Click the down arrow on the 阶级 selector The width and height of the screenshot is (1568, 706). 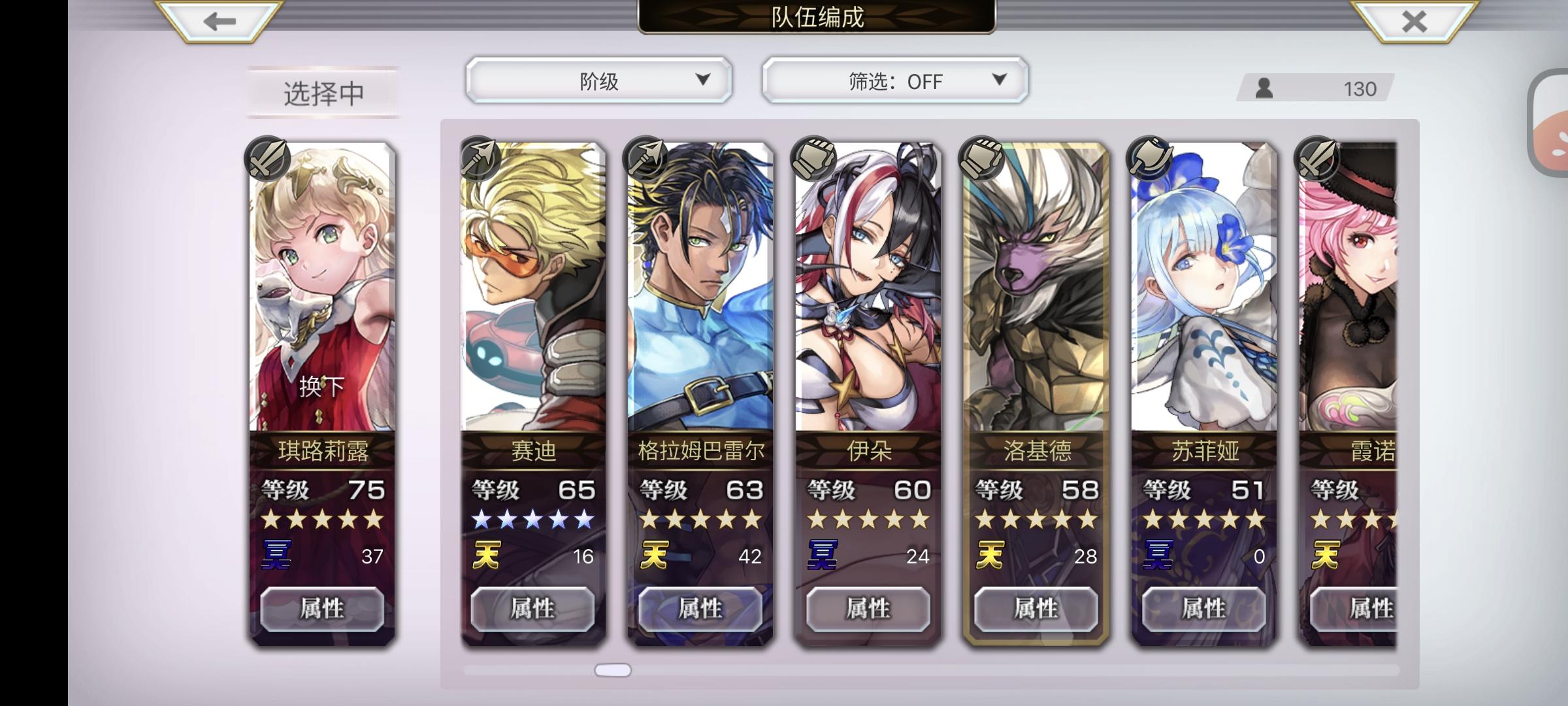point(704,81)
